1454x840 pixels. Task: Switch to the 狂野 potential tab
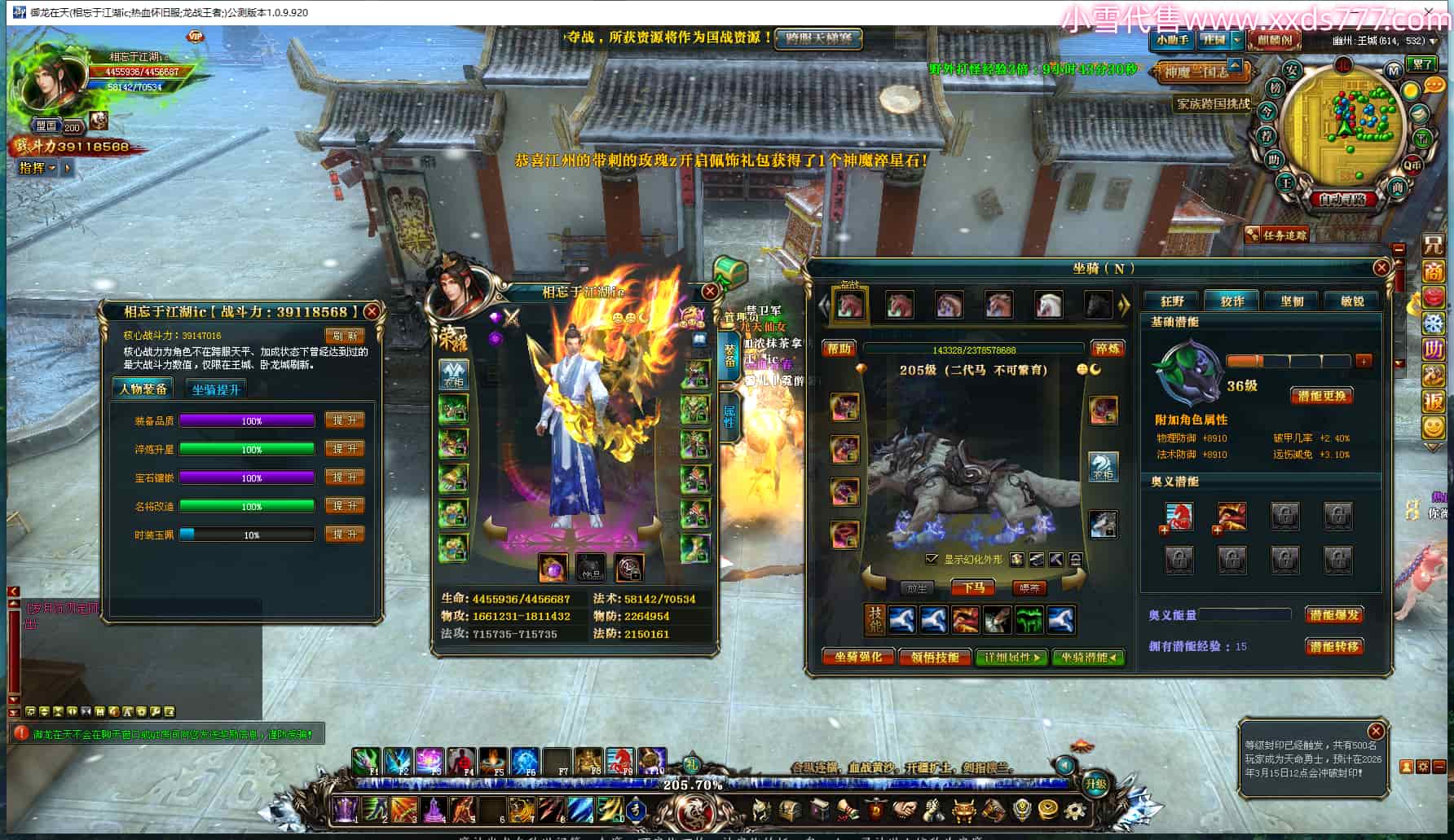(1172, 301)
